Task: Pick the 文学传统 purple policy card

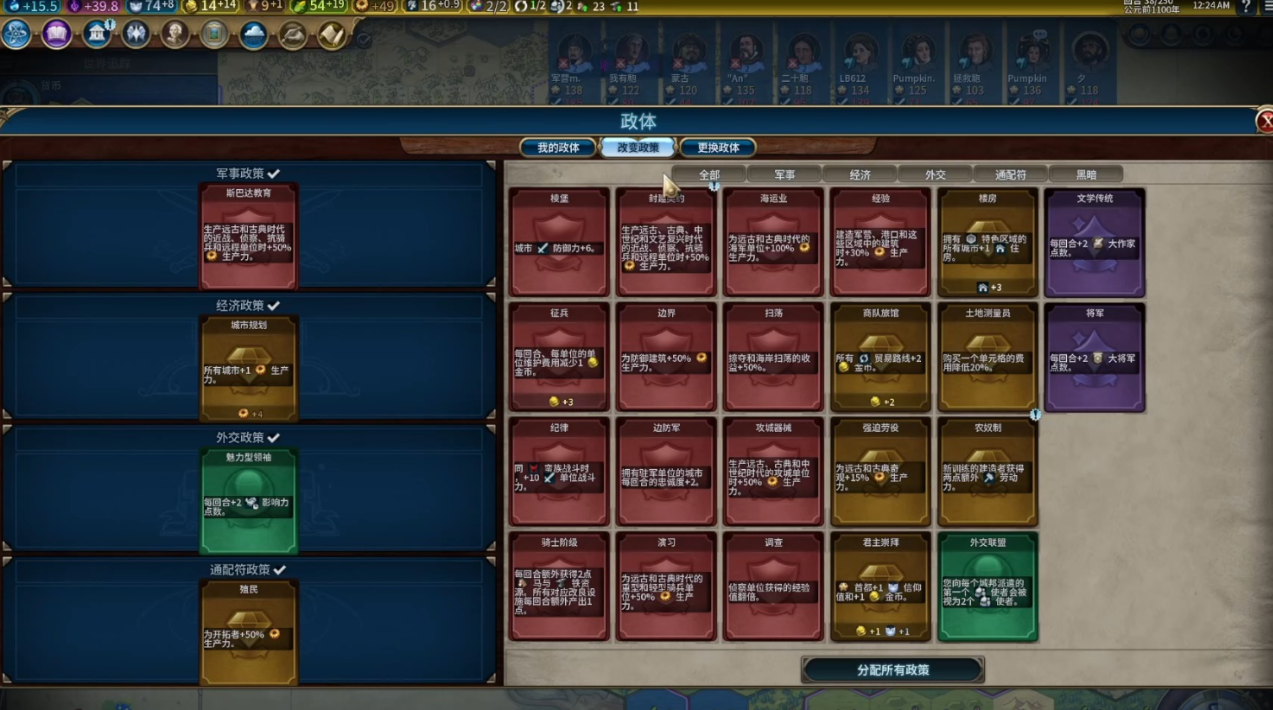Action: coord(1094,242)
